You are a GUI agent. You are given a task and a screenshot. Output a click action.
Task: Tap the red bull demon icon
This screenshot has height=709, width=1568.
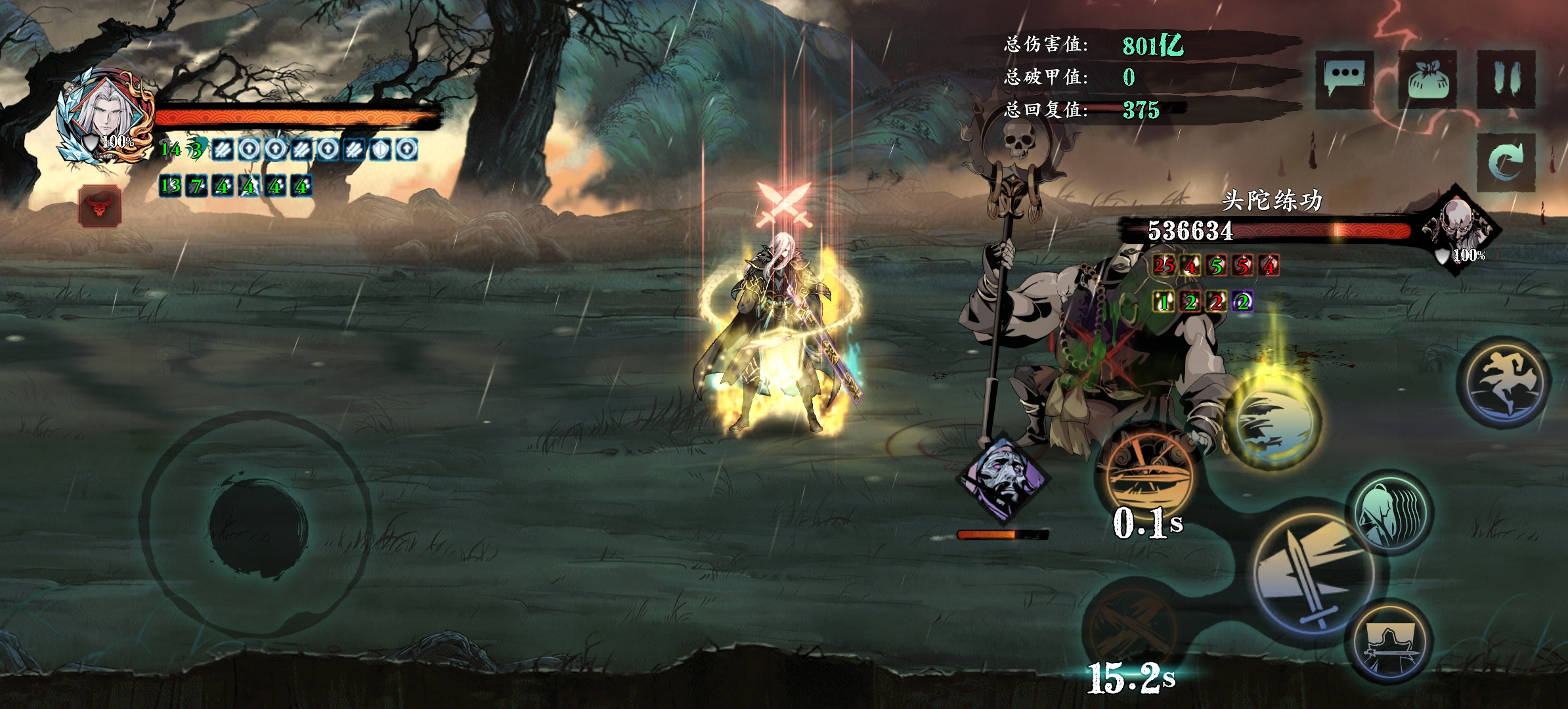coord(100,206)
